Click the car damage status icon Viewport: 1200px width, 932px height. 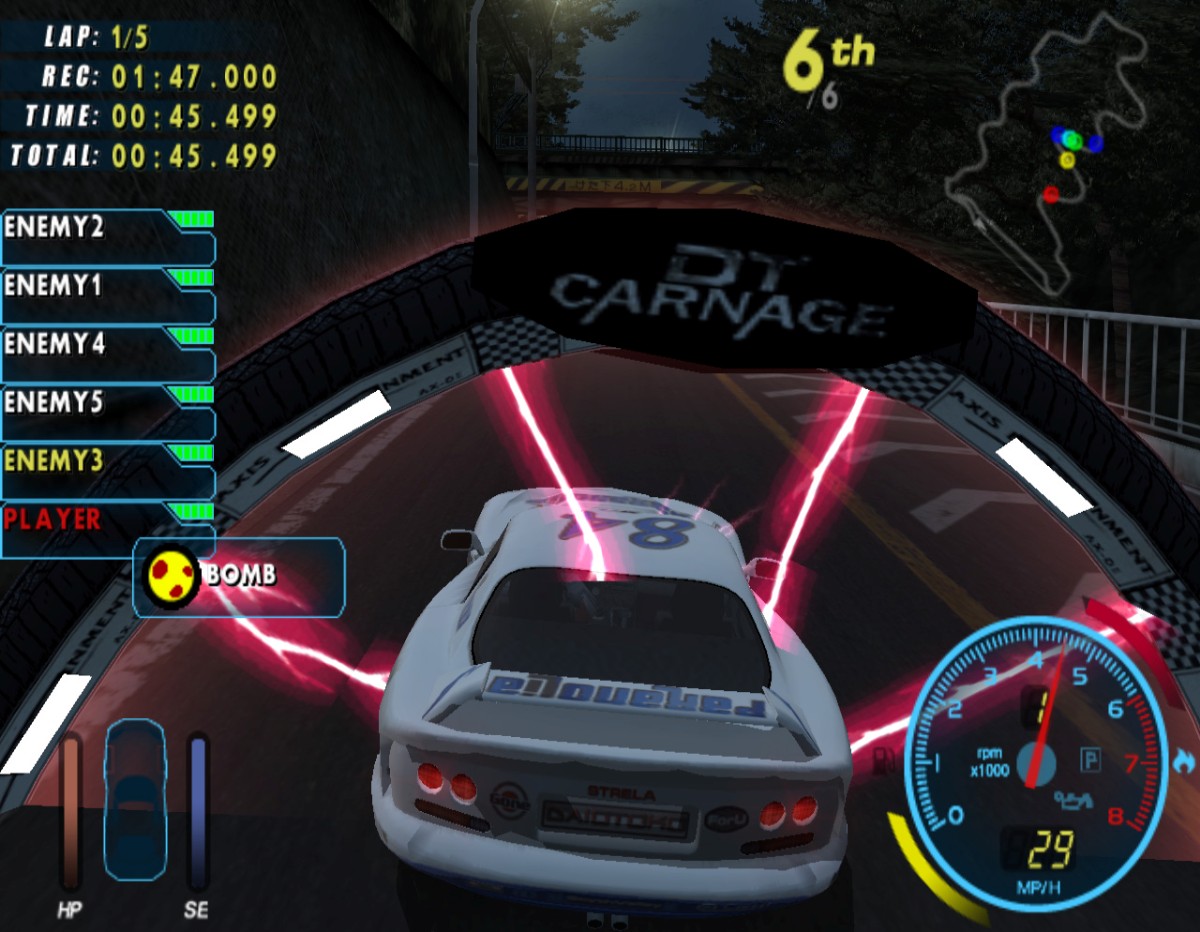coord(133,800)
